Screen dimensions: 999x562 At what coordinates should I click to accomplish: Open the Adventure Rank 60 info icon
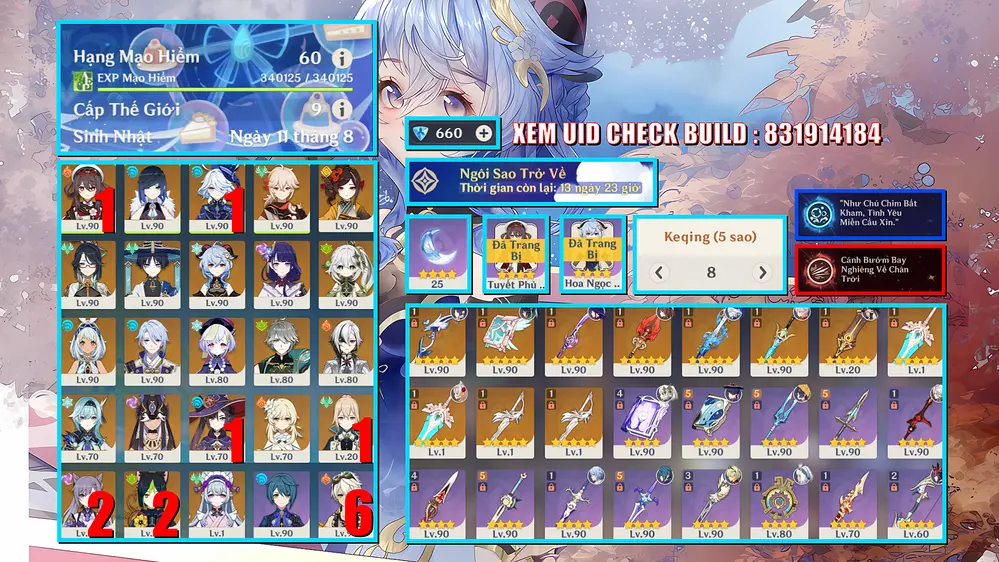point(342,58)
